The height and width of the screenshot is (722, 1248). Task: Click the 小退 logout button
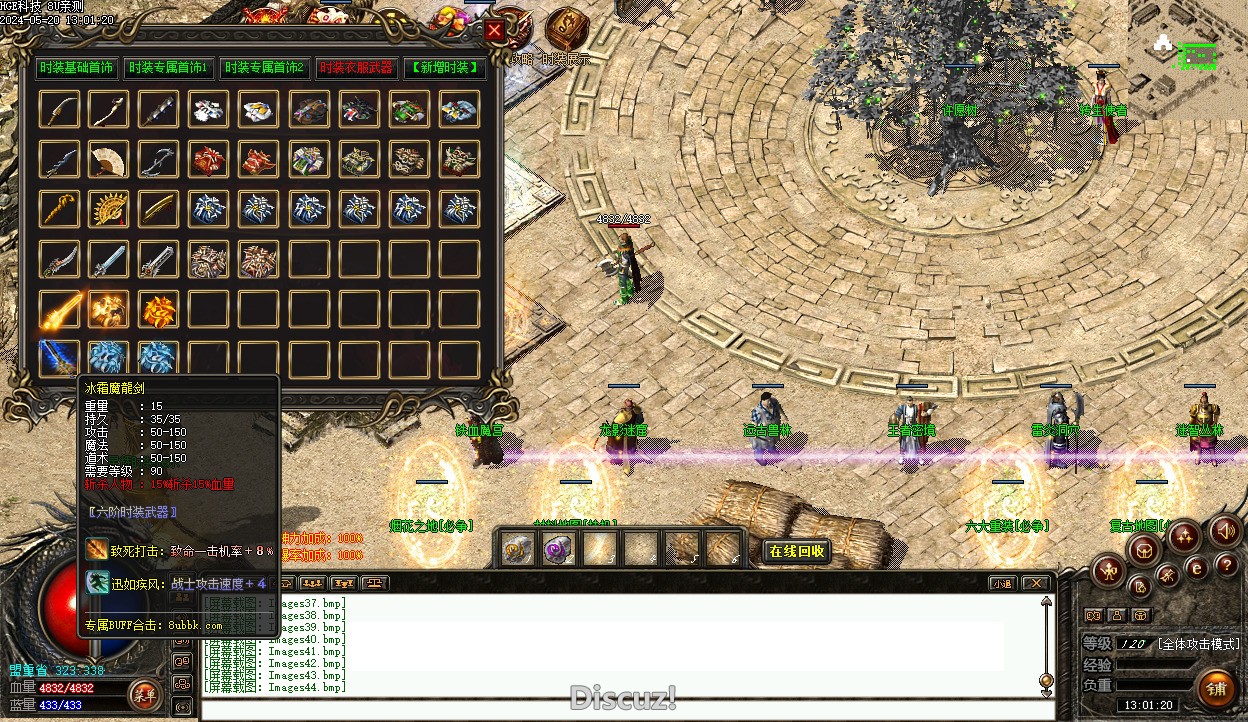coord(1000,583)
